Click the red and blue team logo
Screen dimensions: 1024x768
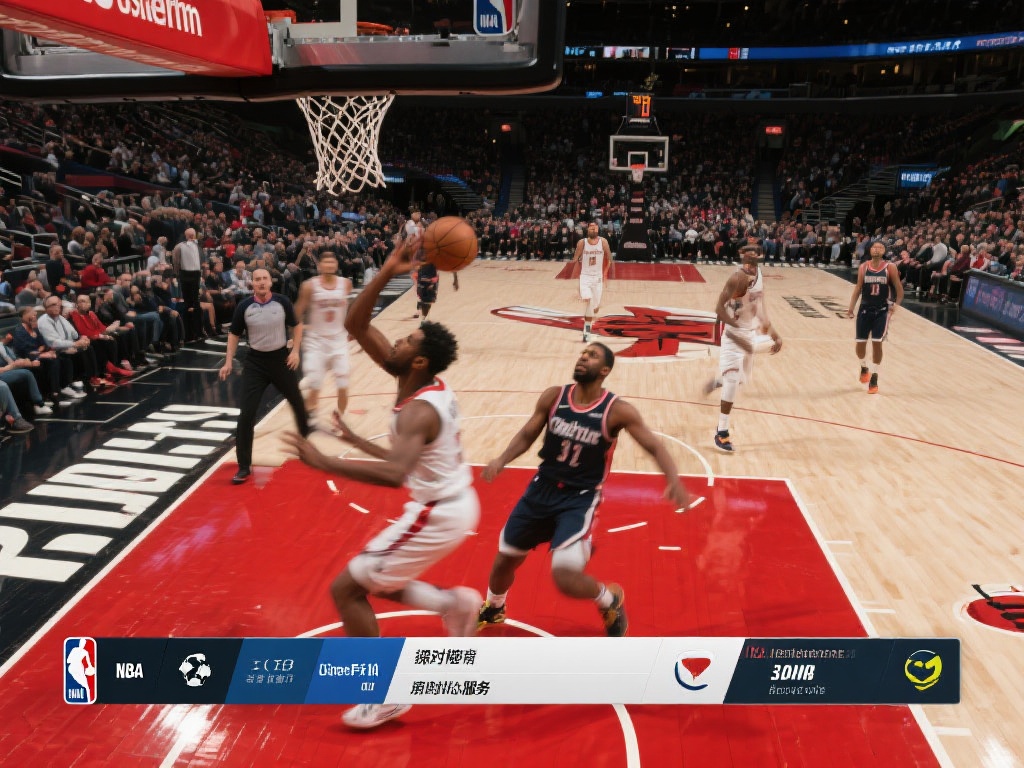point(692,671)
